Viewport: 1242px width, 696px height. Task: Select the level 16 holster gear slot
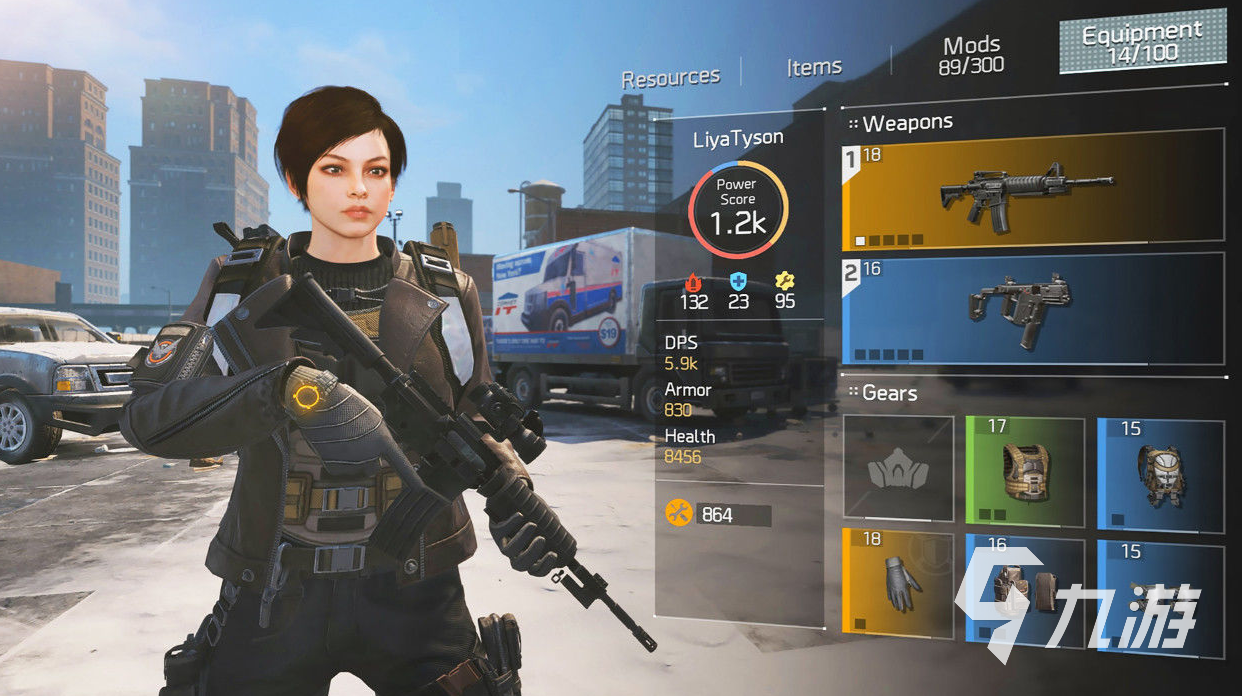point(1024,590)
